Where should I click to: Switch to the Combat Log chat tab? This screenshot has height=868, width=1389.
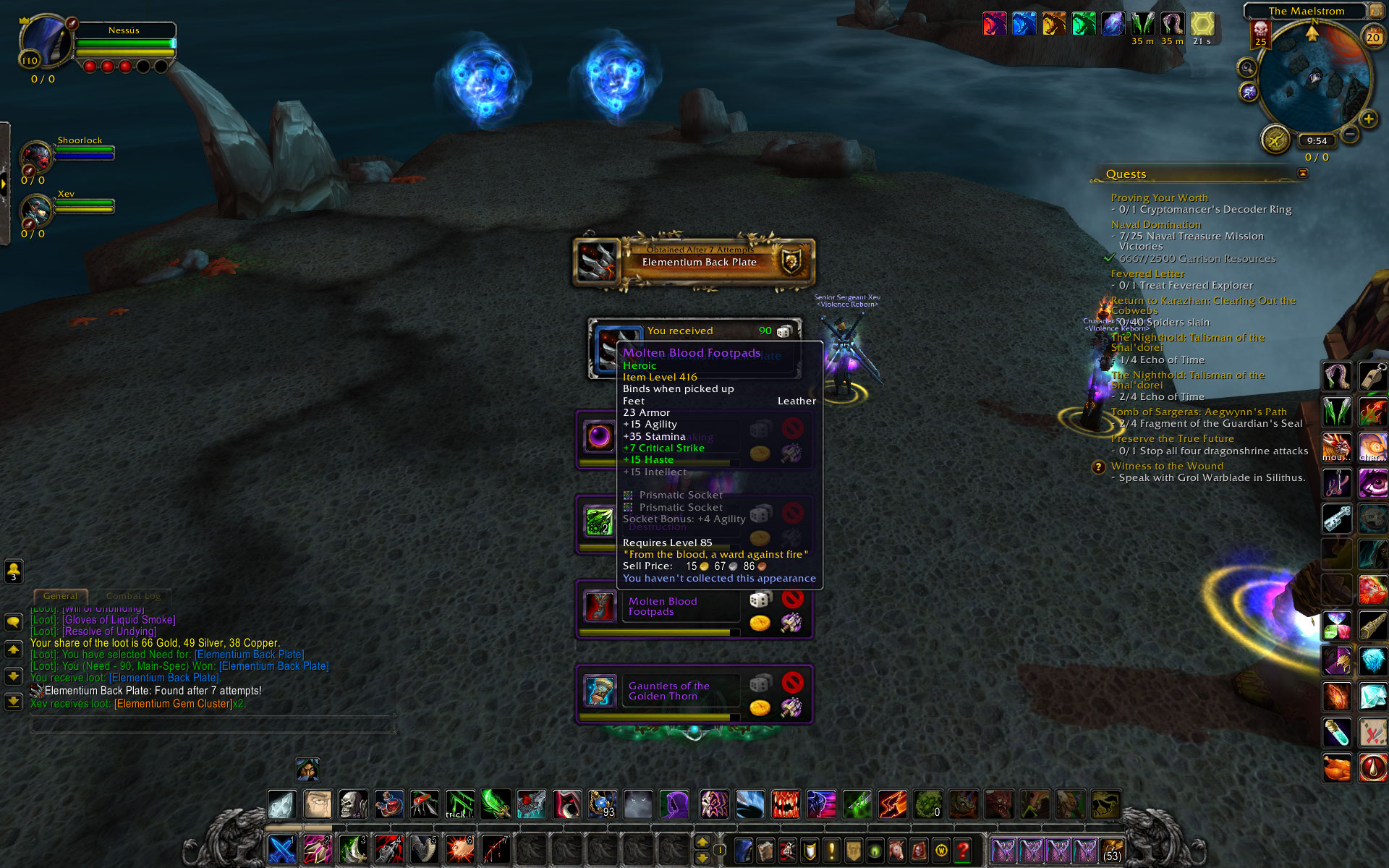(x=133, y=596)
